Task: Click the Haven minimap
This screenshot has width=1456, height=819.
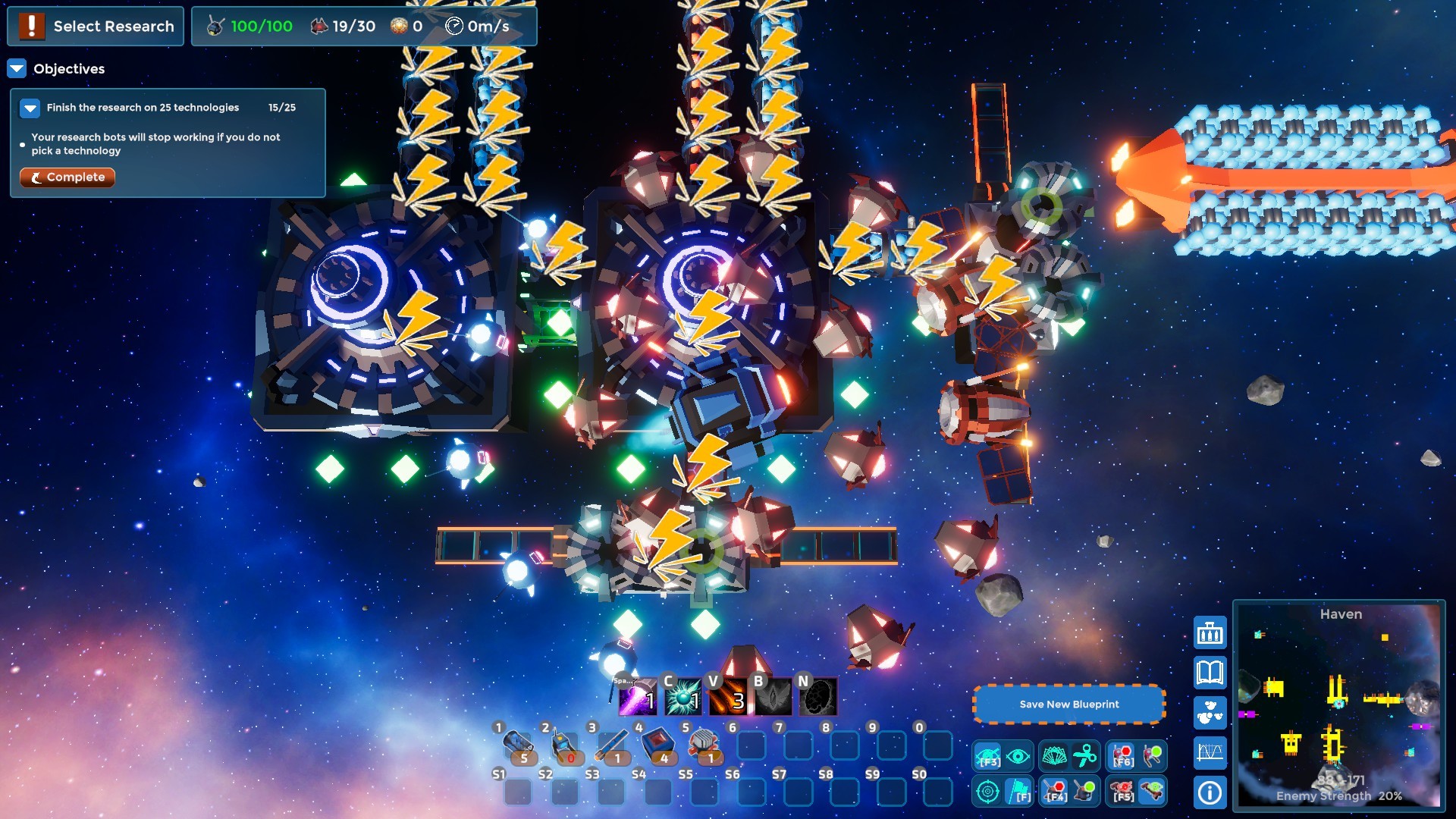Action: coord(1339,705)
